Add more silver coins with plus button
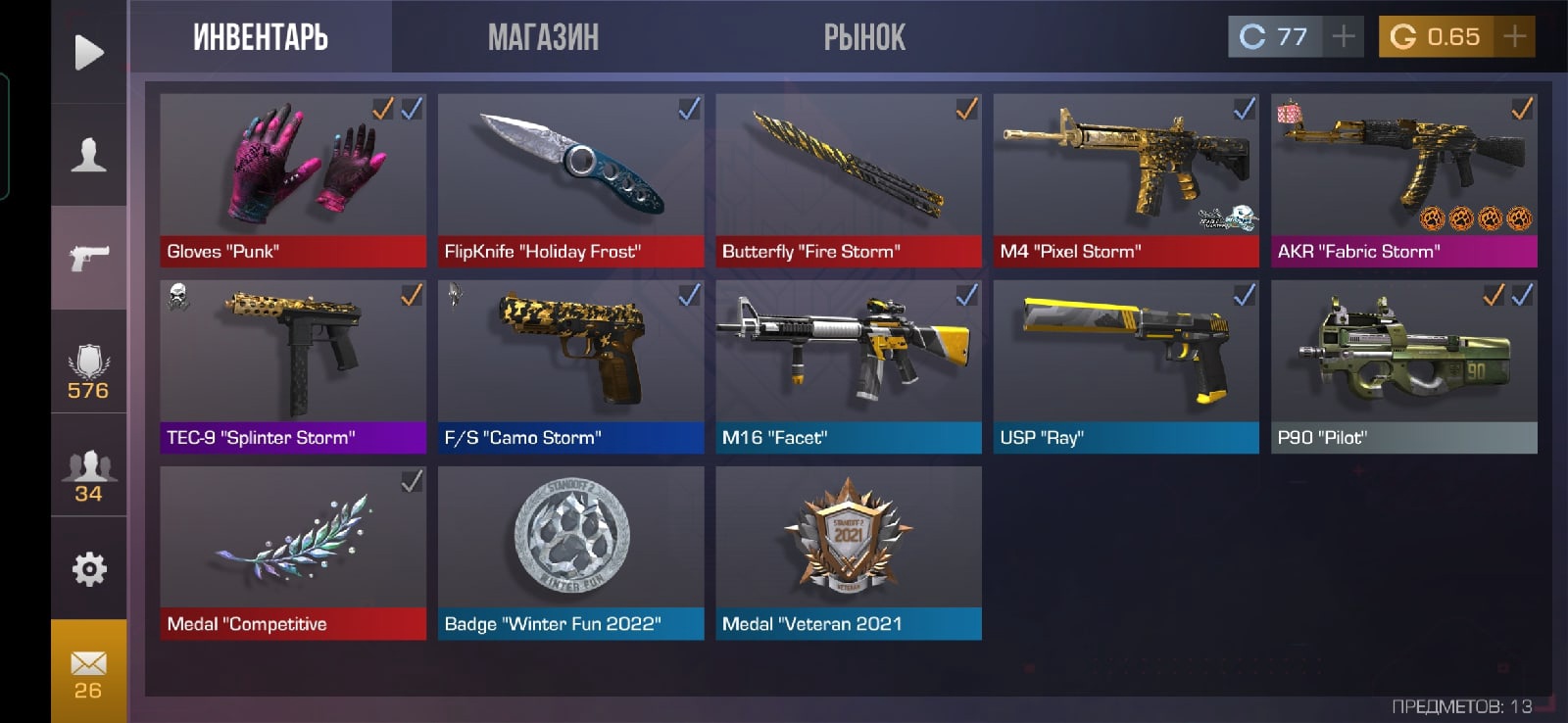The height and width of the screenshot is (723, 1568). click(x=1343, y=37)
